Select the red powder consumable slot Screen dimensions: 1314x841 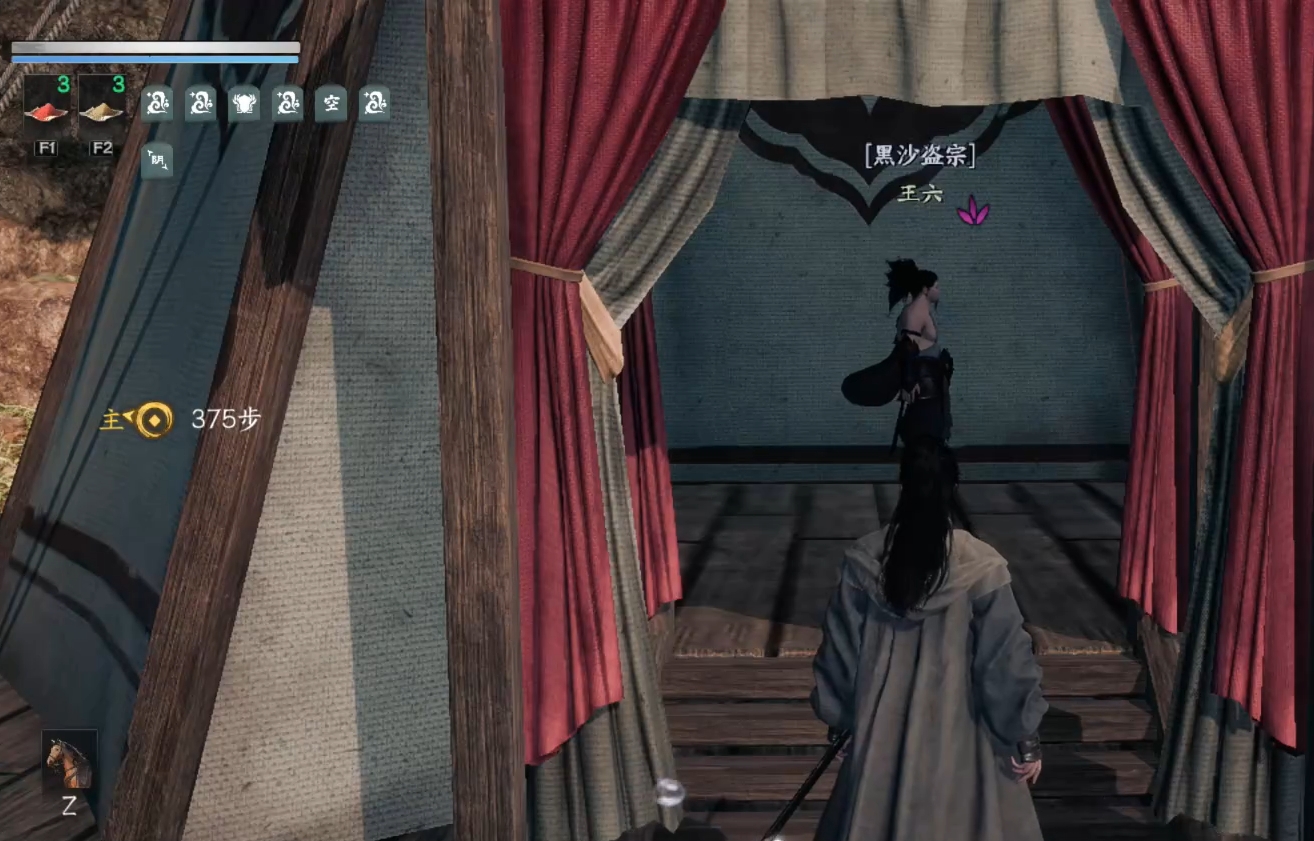(x=45, y=105)
